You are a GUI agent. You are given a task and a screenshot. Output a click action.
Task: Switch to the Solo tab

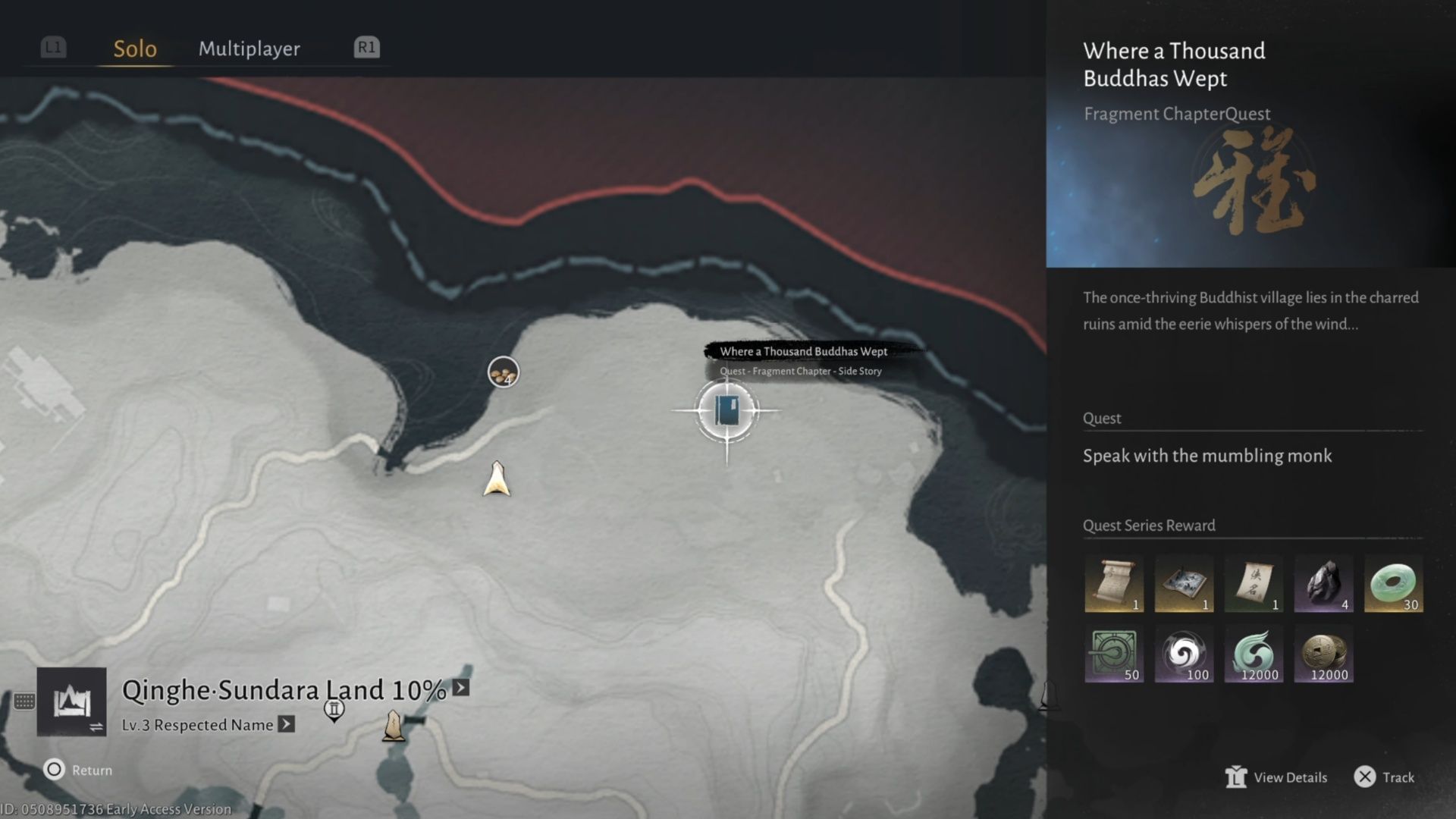tap(134, 49)
